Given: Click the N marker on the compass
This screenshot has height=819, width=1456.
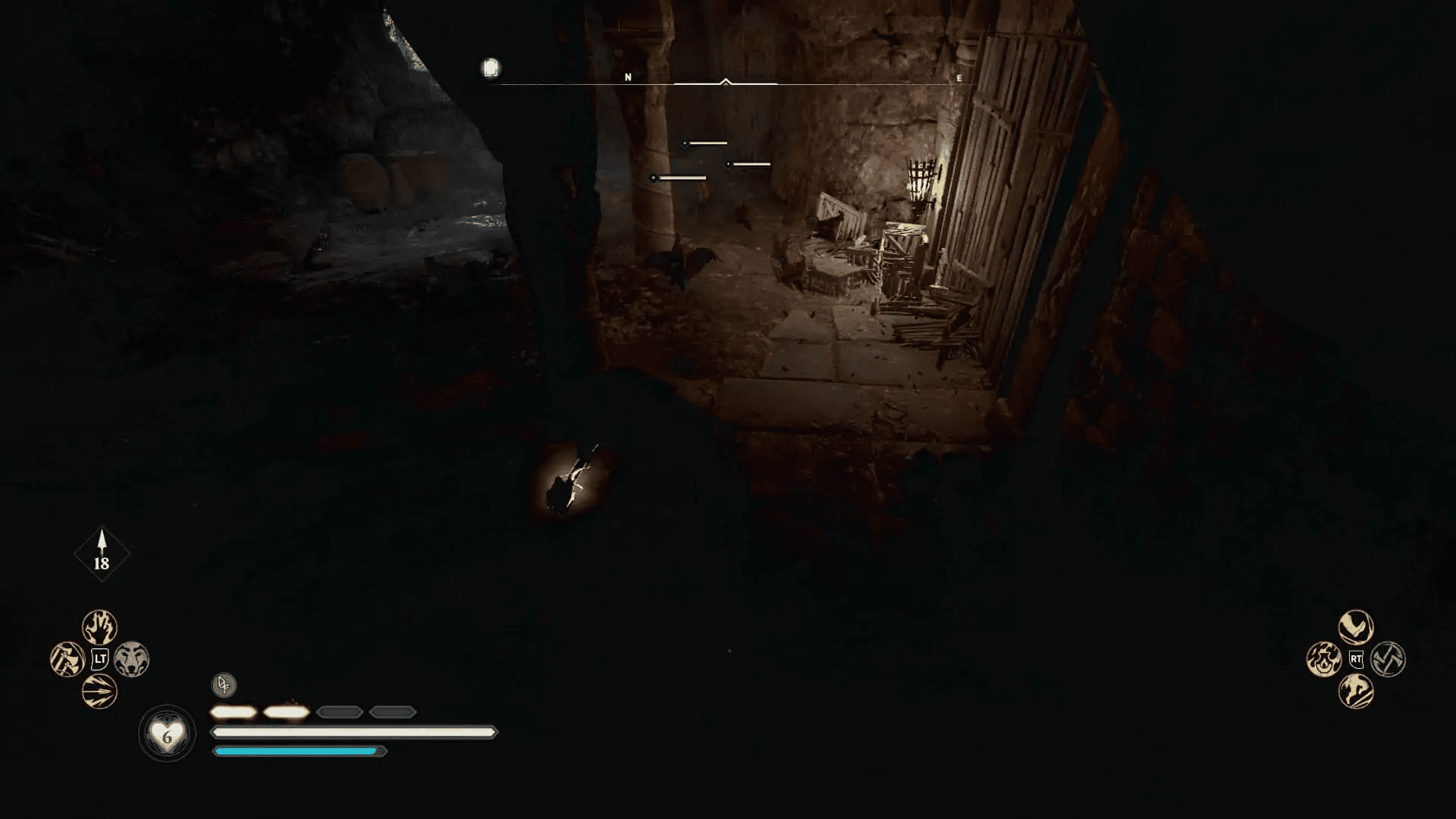Looking at the screenshot, I should (x=627, y=77).
